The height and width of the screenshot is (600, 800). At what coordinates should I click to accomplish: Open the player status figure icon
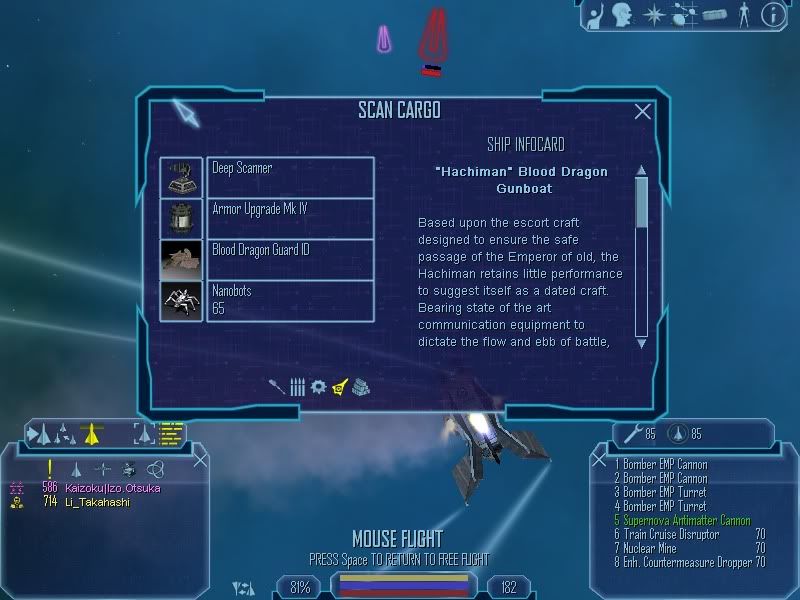pos(742,14)
